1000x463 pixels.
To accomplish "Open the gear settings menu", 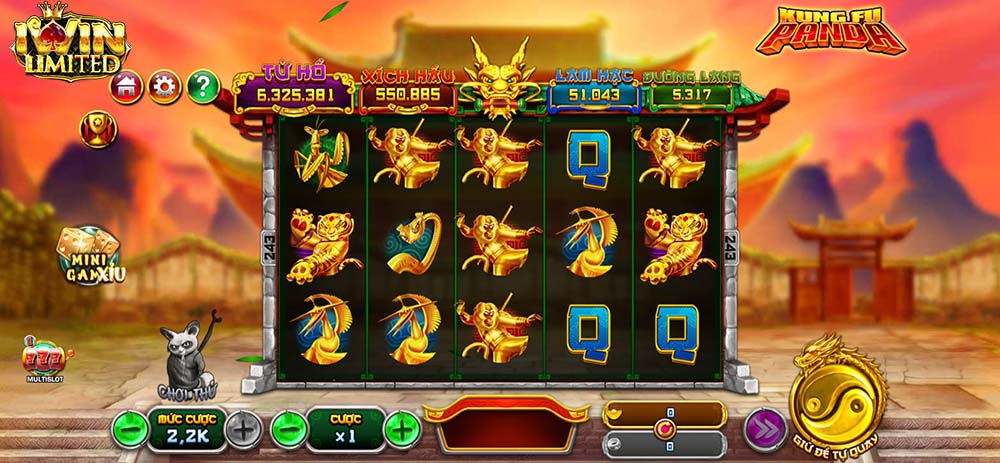I will [165, 87].
